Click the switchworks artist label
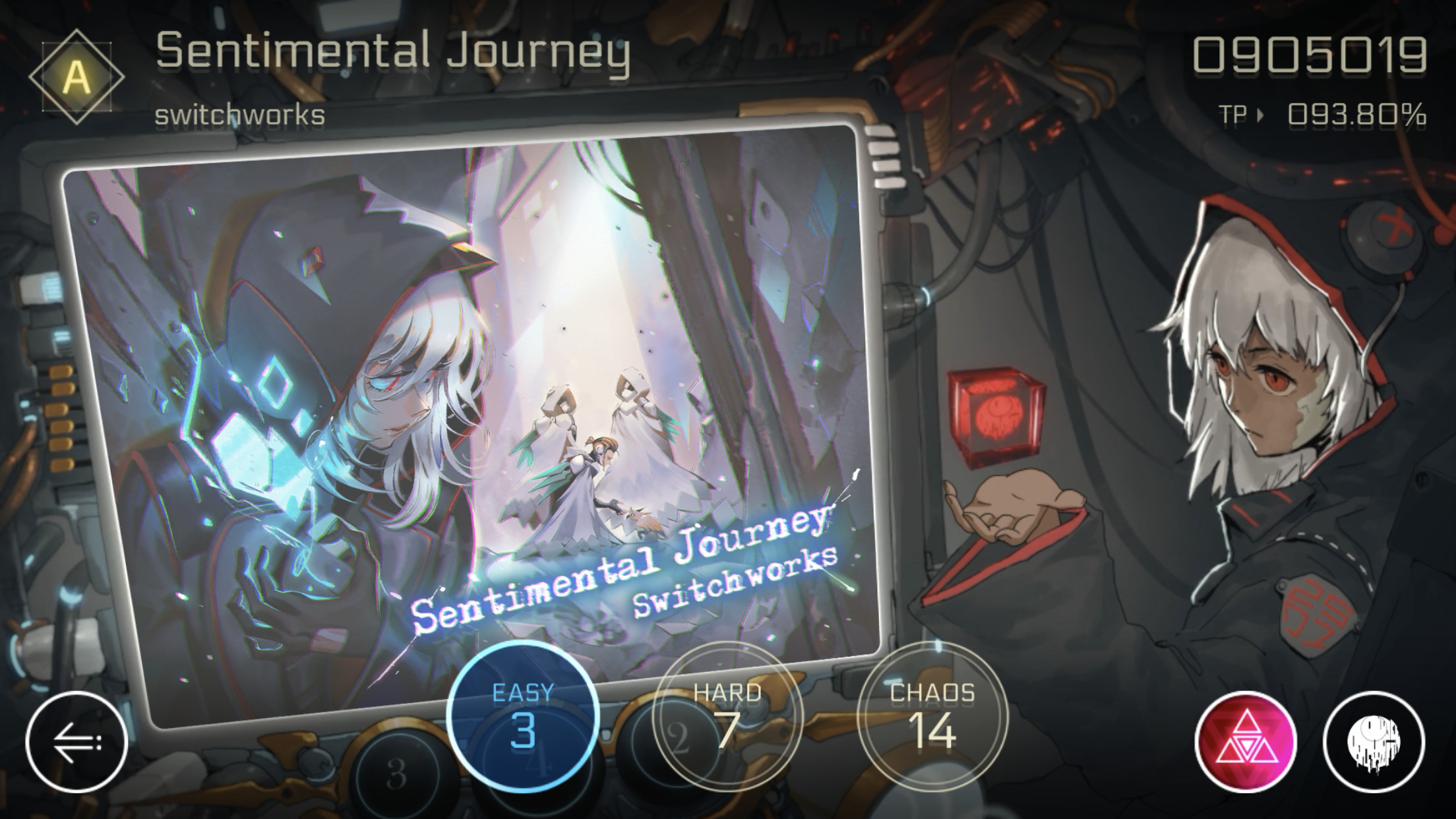 point(239,116)
